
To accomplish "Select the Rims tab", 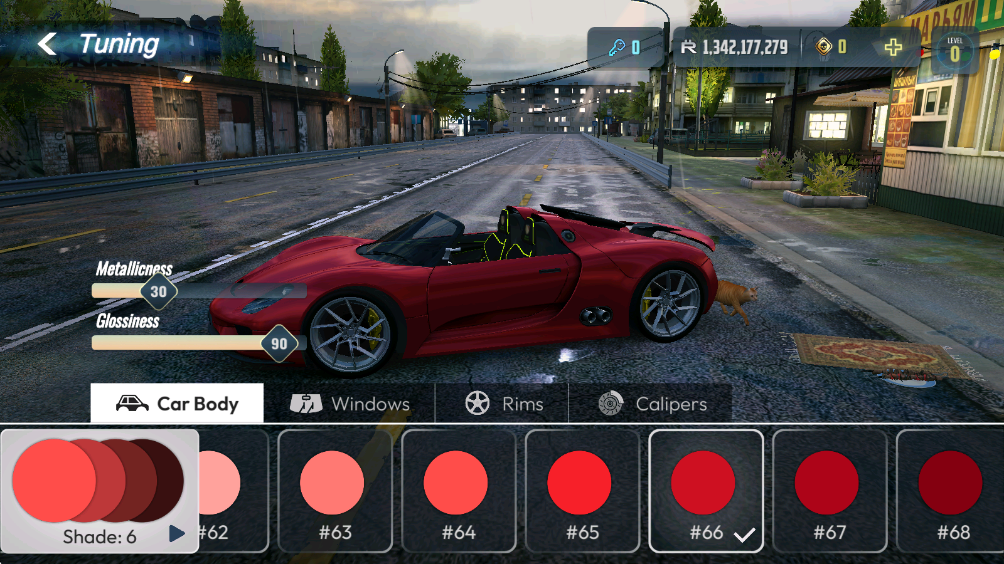I will (x=503, y=404).
